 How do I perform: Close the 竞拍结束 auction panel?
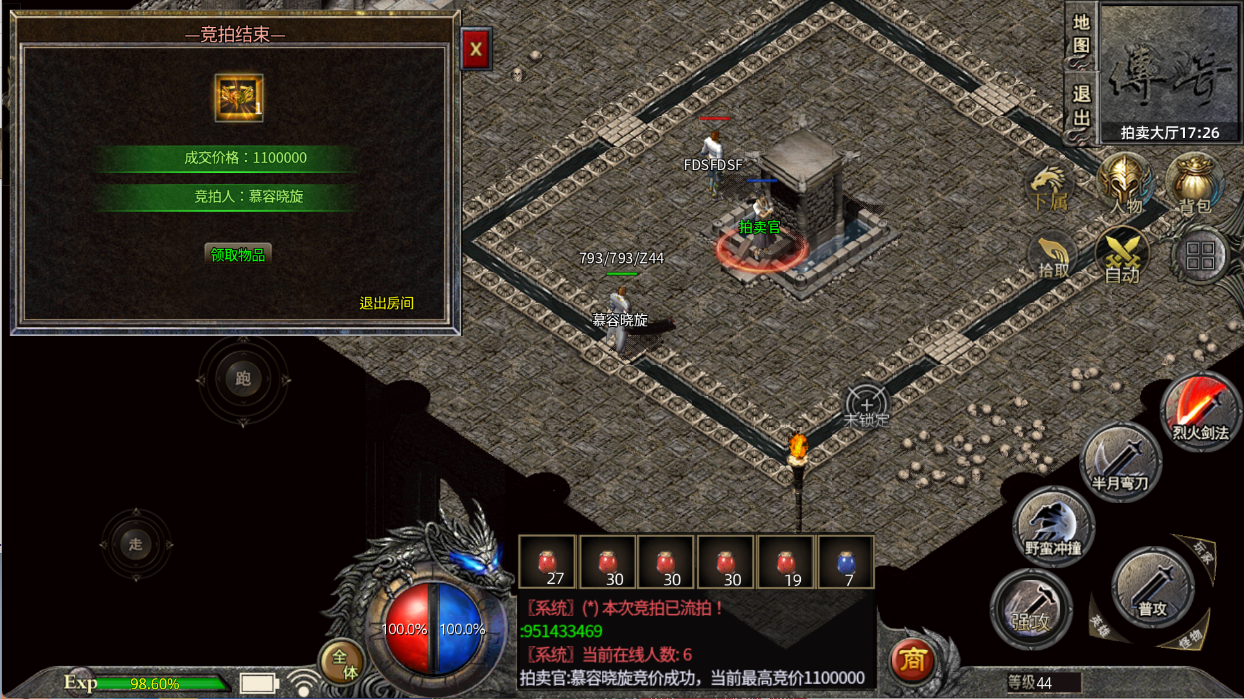475,48
